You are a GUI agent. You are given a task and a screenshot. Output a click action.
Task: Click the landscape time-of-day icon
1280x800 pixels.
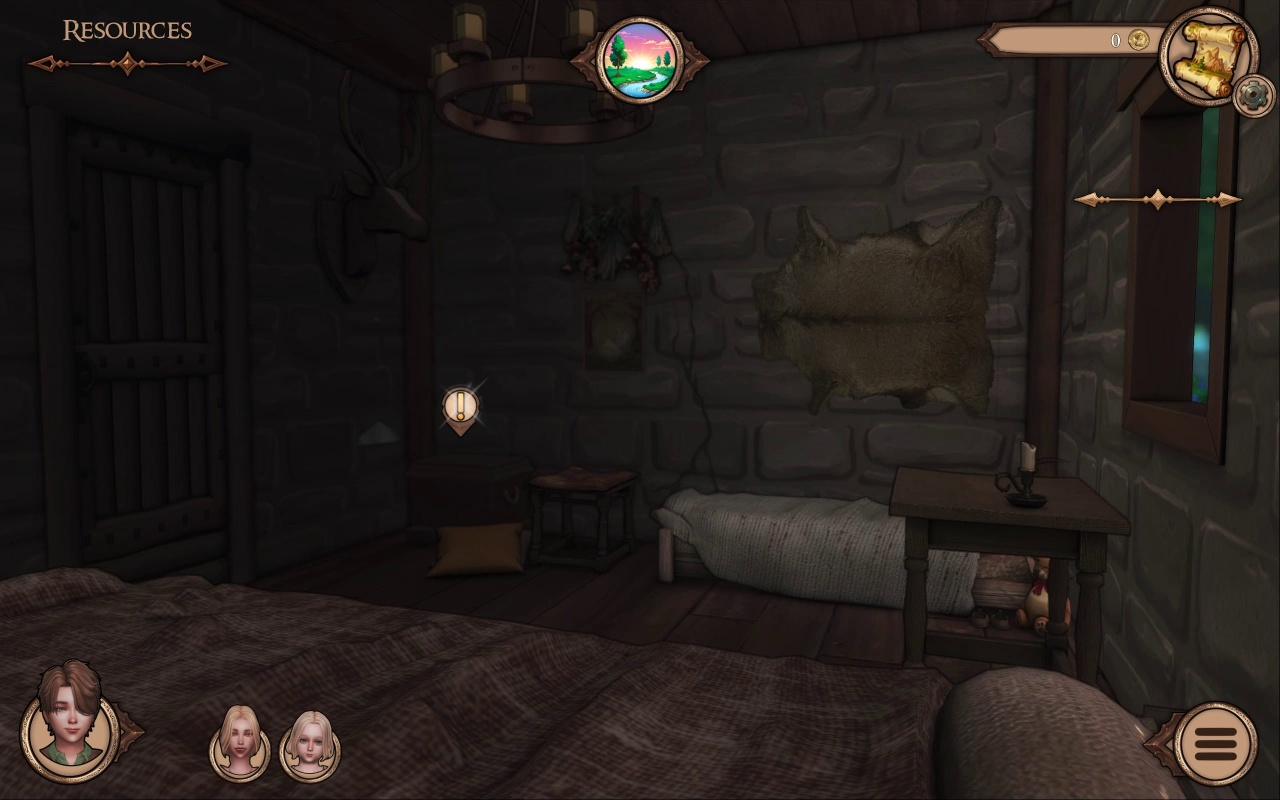coord(639,61)
